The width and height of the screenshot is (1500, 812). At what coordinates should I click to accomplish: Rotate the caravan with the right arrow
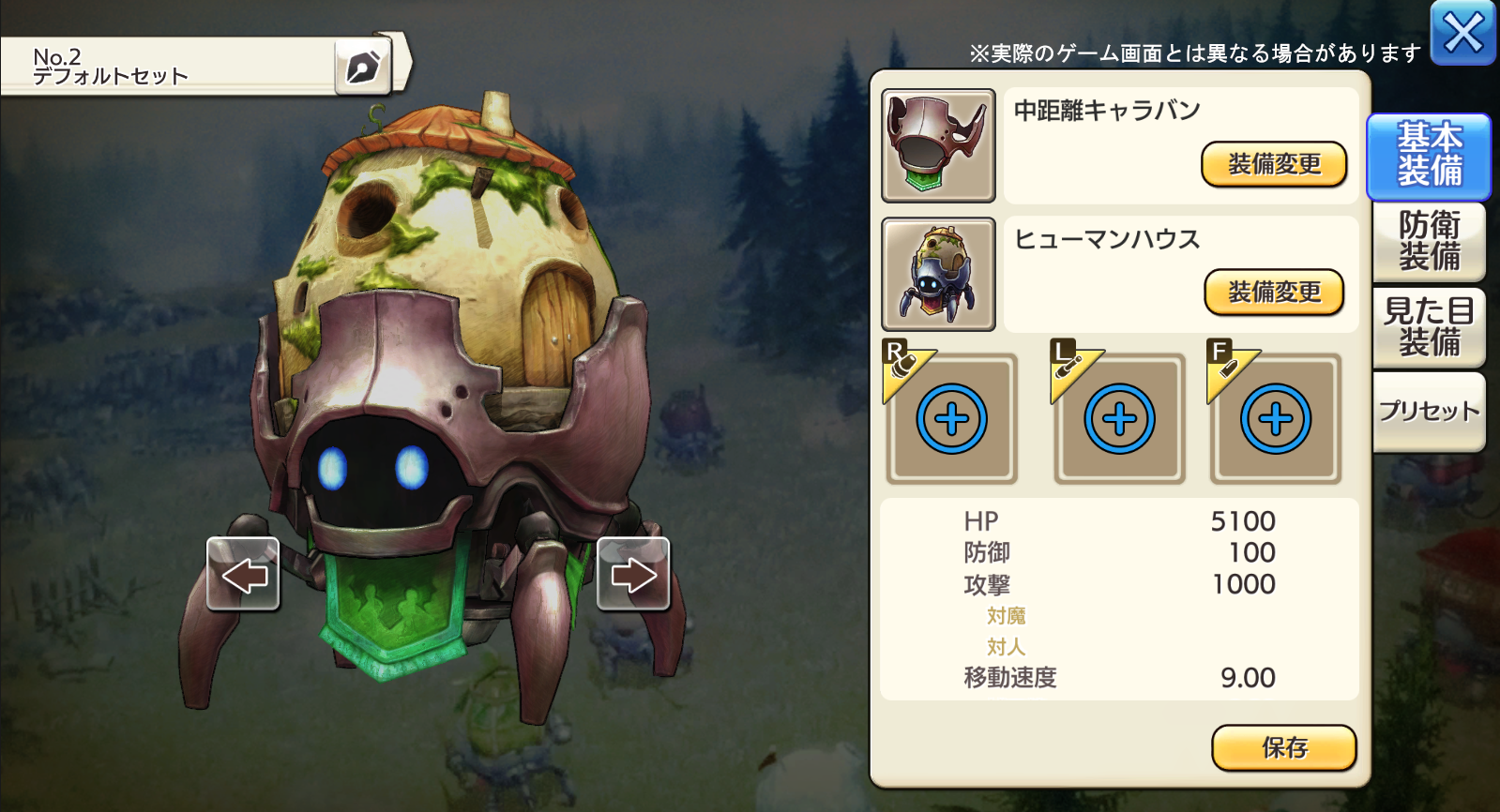[x=633, y=574]
